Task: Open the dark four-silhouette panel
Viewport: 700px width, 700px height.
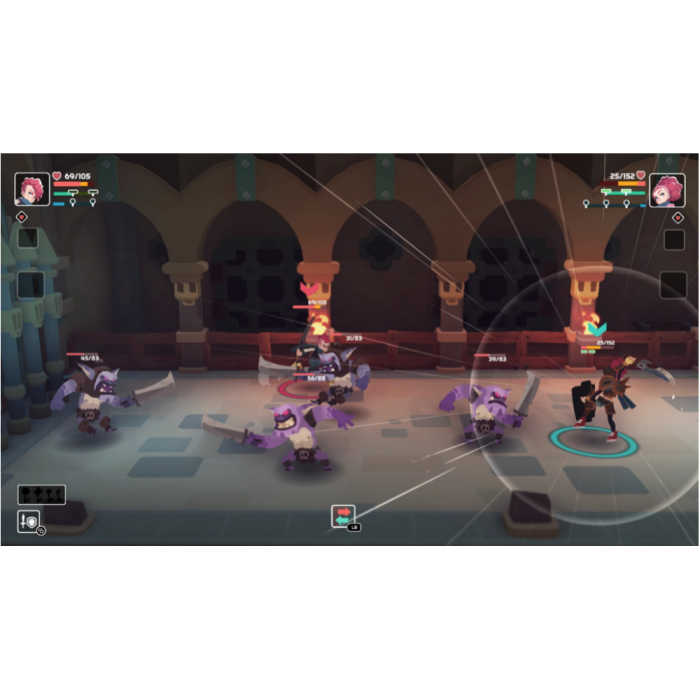Action: 41,494
